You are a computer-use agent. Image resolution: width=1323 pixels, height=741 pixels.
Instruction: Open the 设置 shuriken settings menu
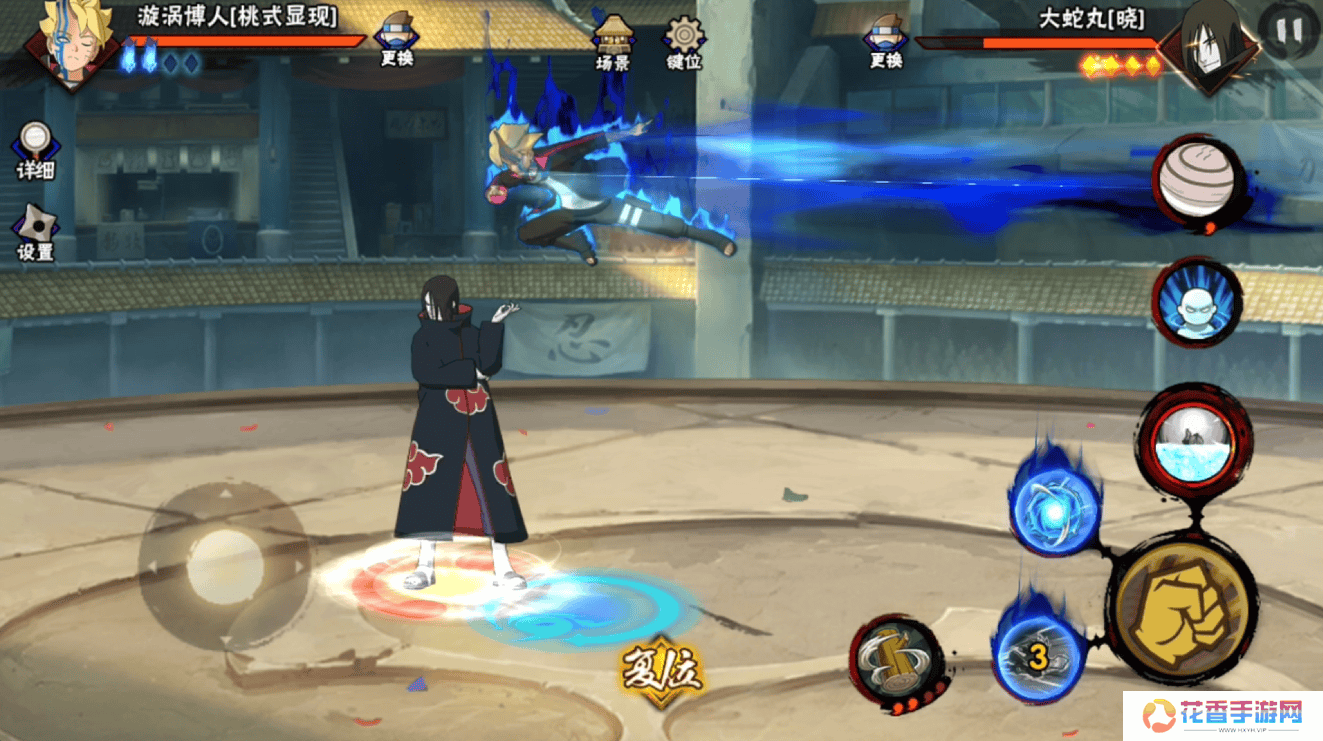coord(35,232)
